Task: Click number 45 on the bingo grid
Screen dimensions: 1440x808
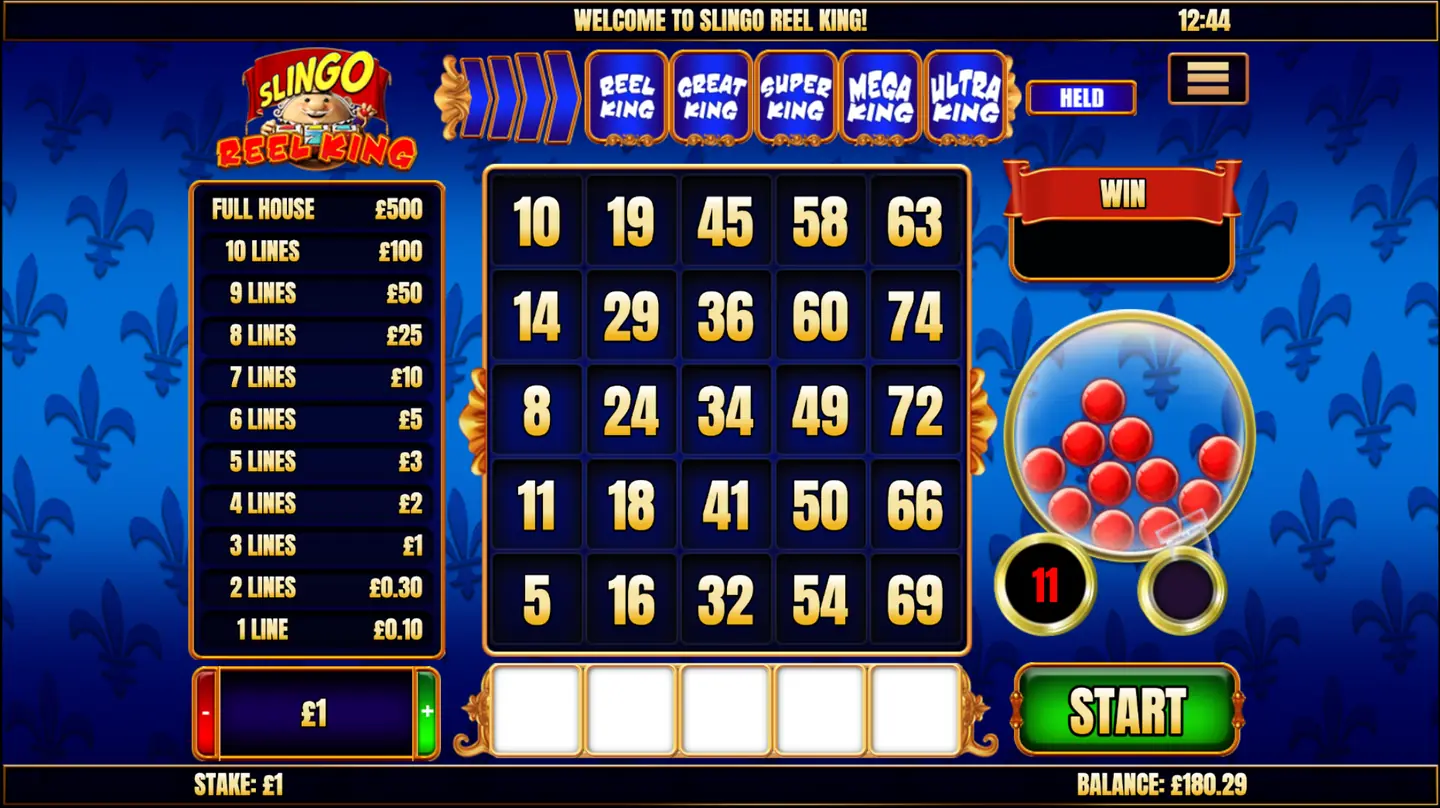Action: 726,222
